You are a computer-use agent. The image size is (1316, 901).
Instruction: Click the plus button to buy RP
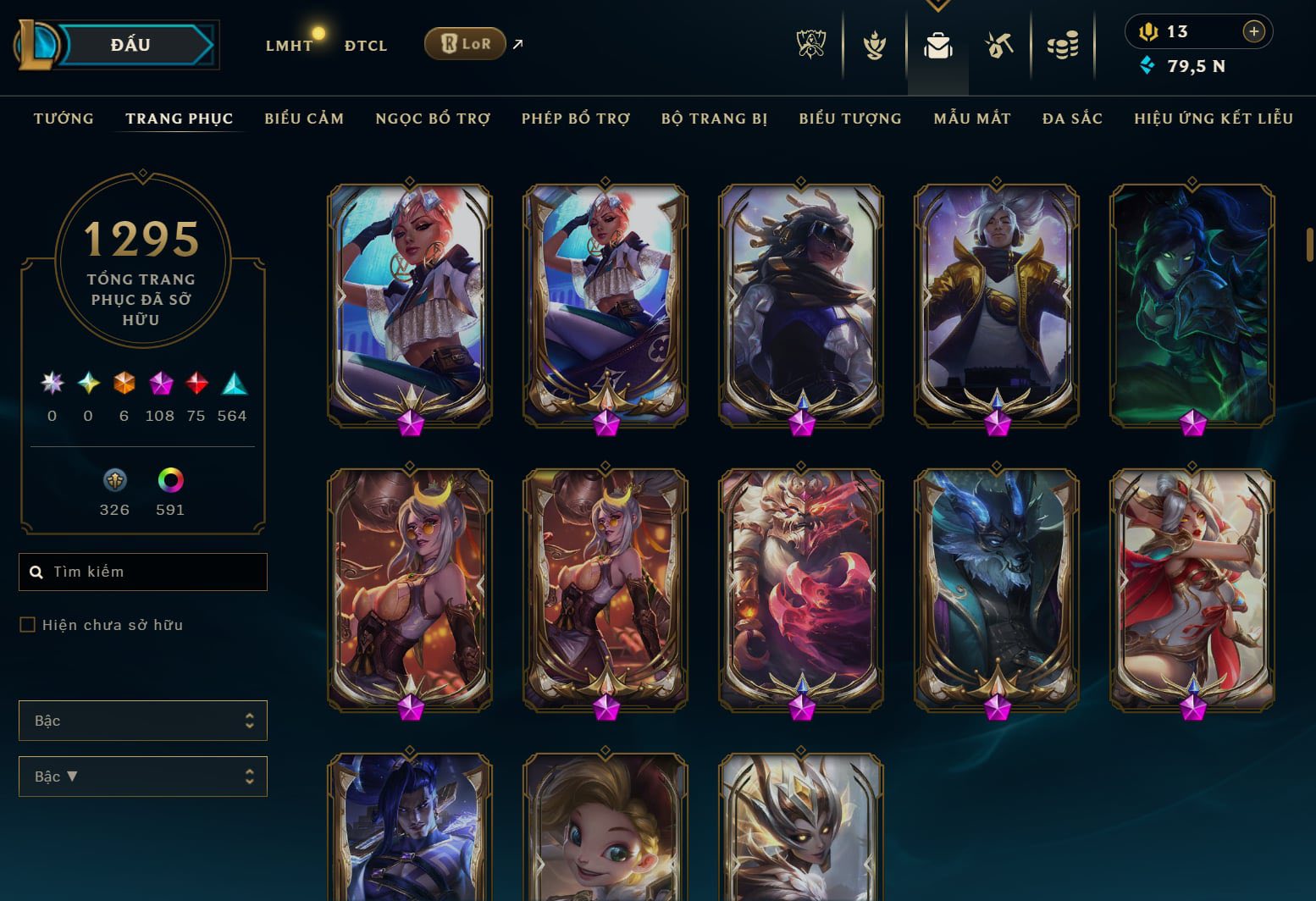pyautogui.click(x=1252, y=31)
